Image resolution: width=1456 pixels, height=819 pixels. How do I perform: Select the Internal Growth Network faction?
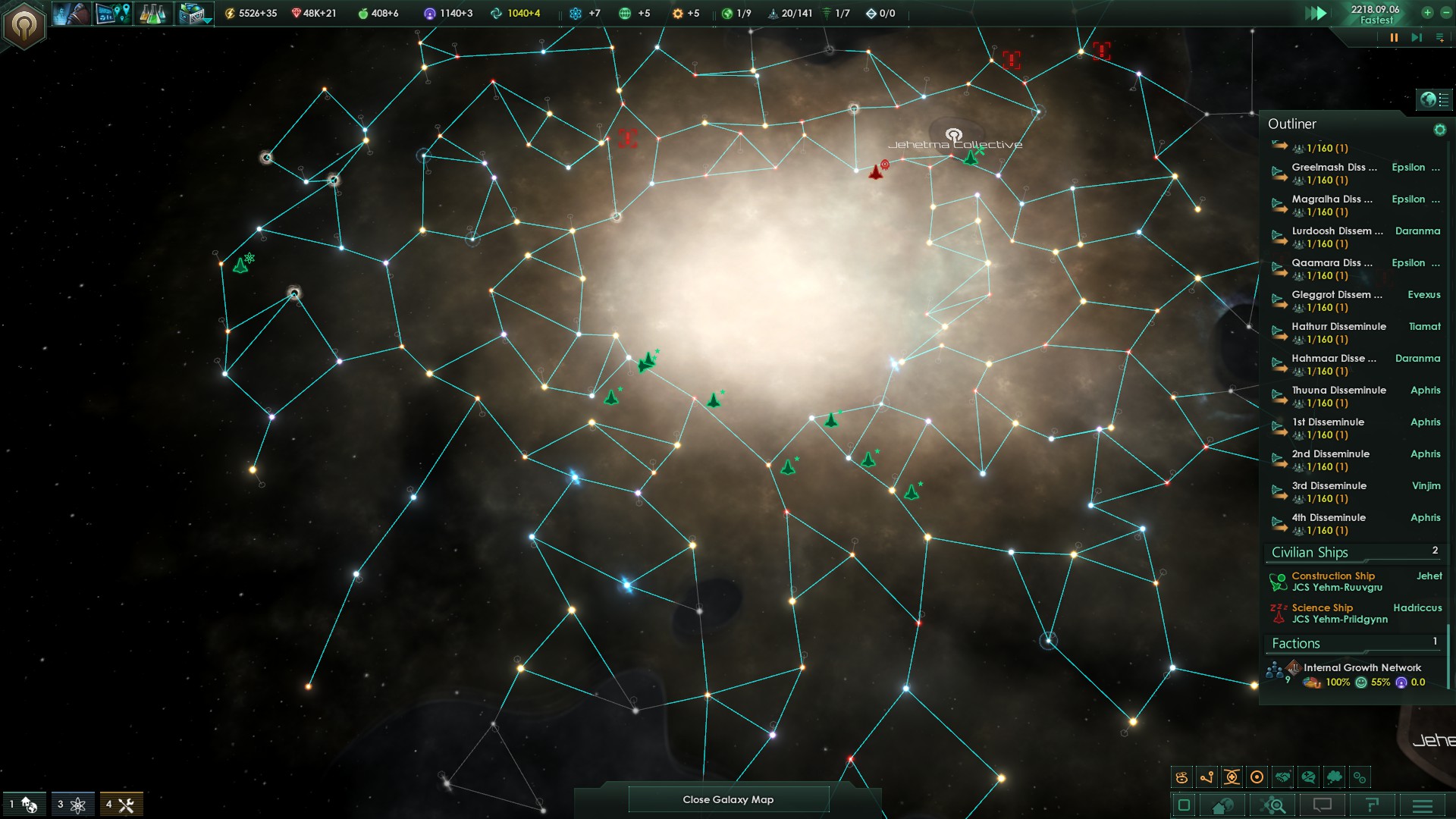pyautogui.click(x=1361, y=668)
